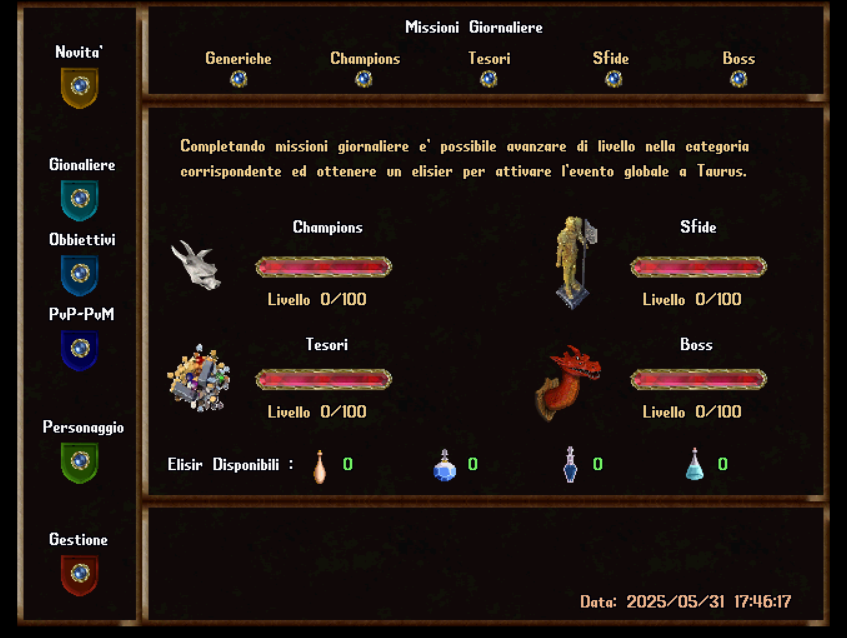Go to the PvP-PvM section
The width and height of the screenshot is (847, 638).
pos(80,349)
